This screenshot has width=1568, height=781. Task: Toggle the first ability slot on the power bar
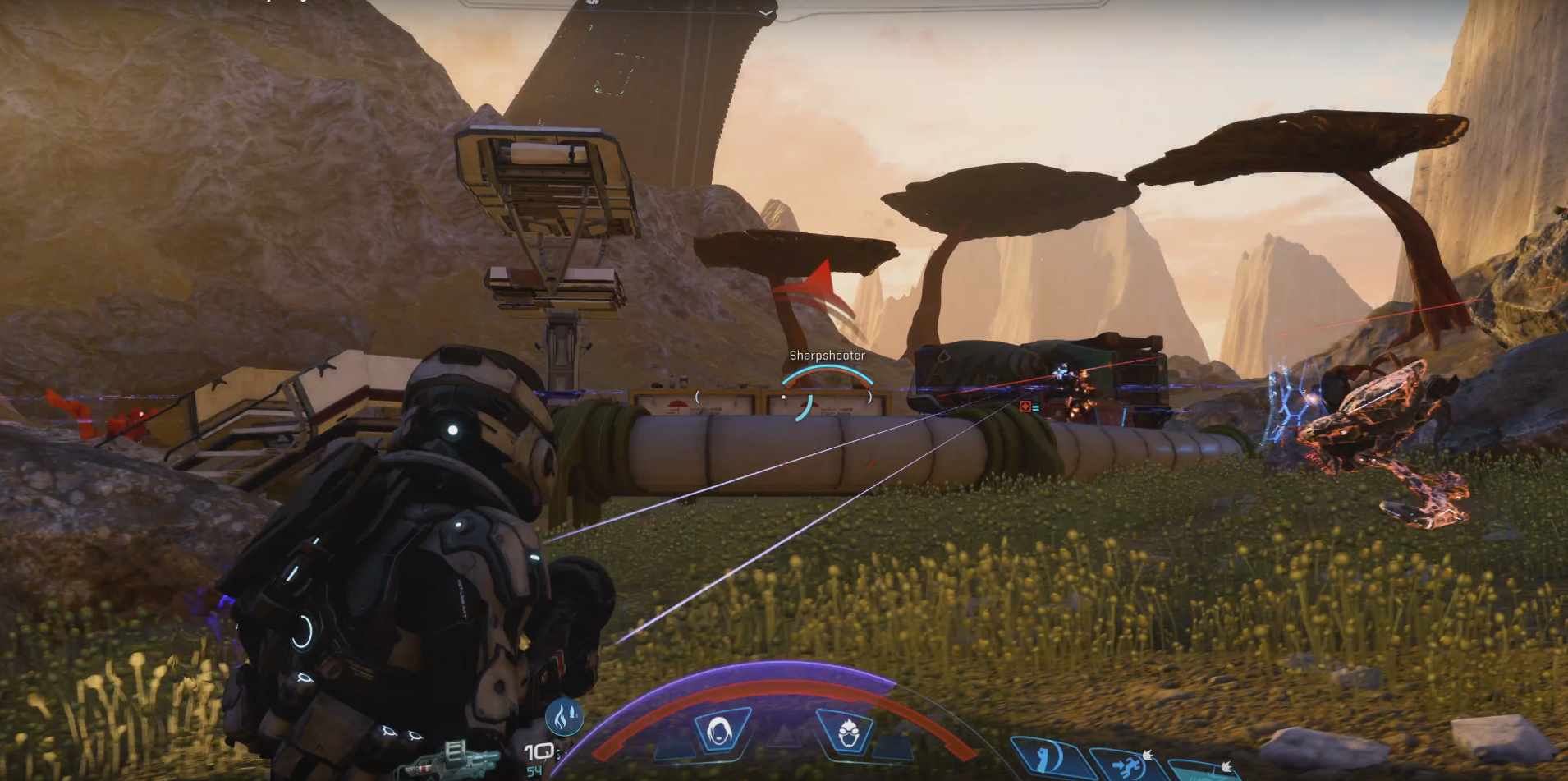click(x=676, y=748)
